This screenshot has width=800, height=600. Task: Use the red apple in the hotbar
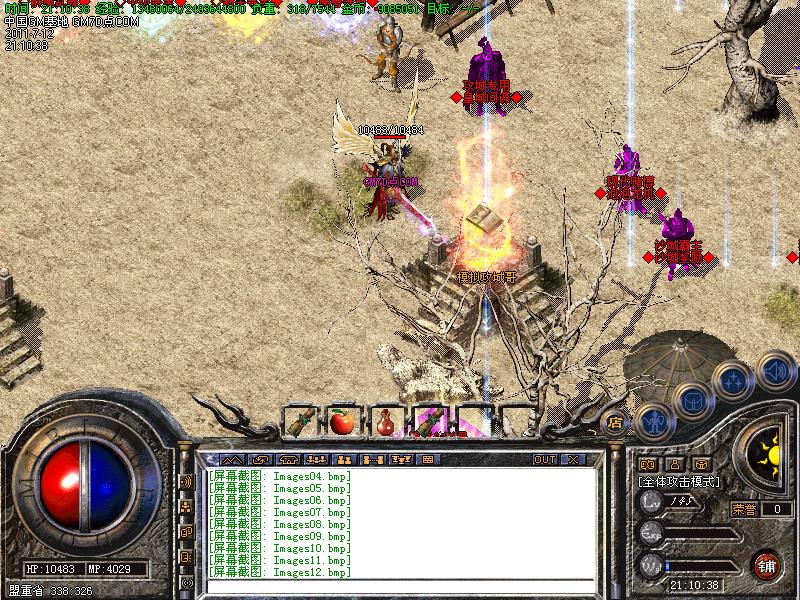pyautogui.click(x=342, y=421)
